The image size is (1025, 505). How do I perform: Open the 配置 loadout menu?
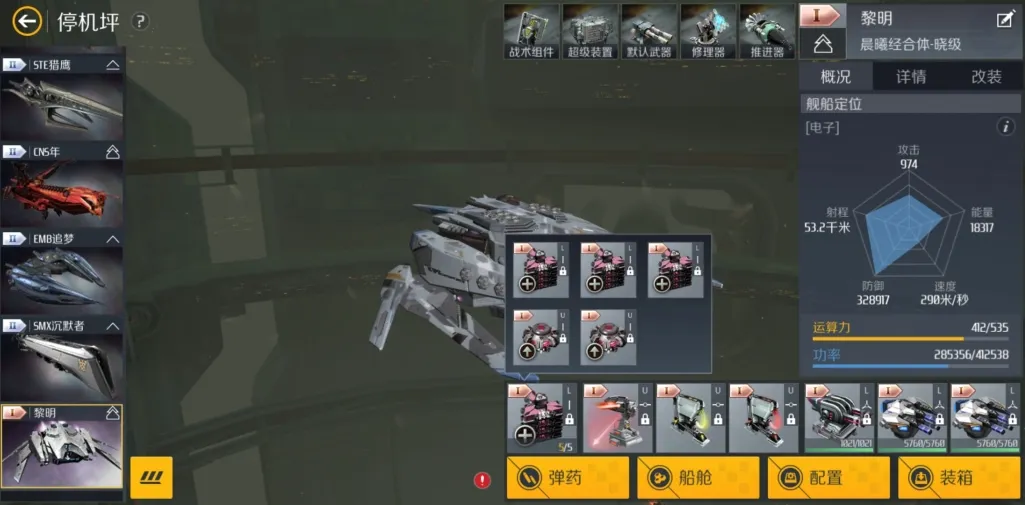829,478
